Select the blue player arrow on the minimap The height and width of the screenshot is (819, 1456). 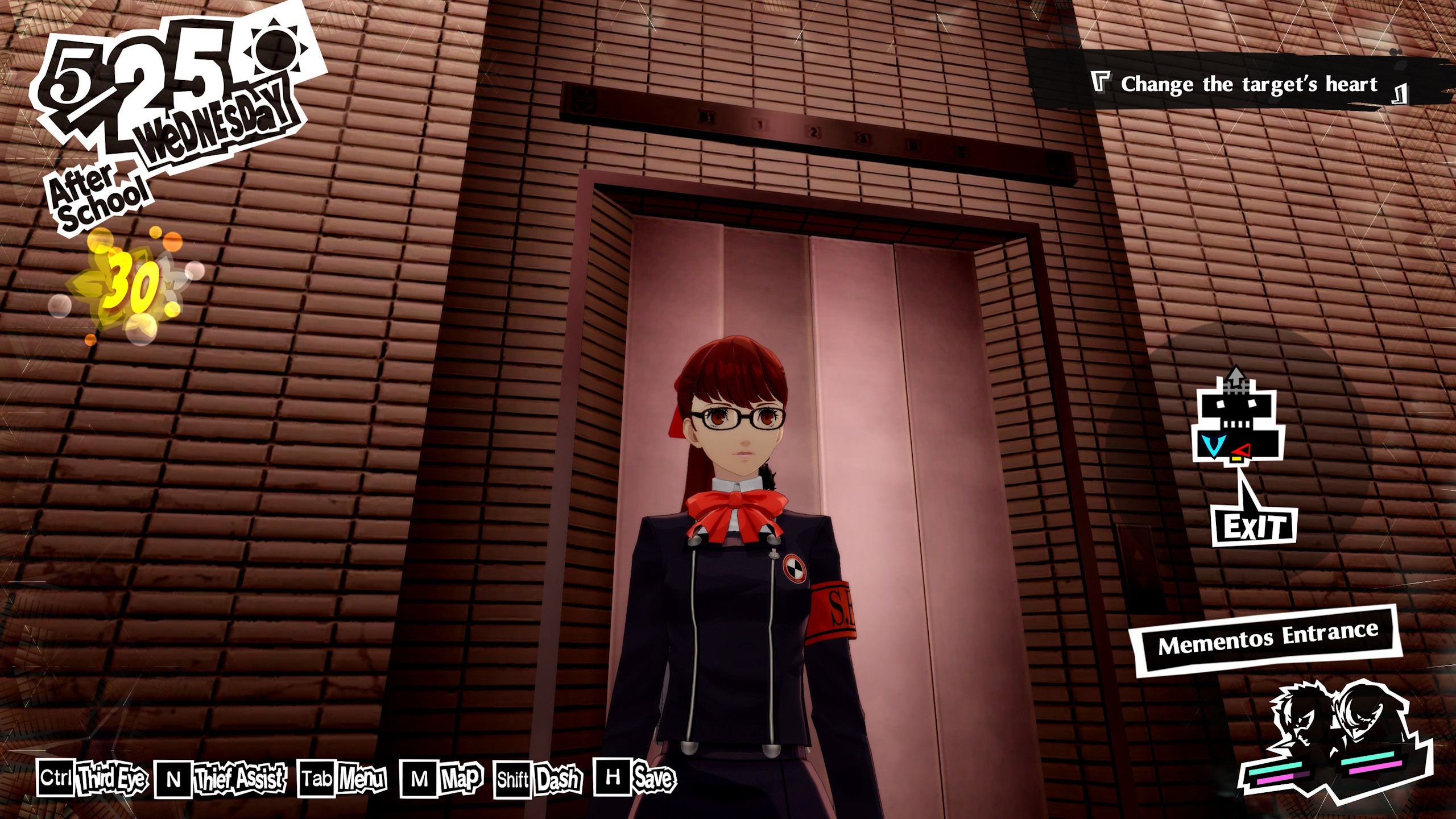click(x=1214, y=444)
